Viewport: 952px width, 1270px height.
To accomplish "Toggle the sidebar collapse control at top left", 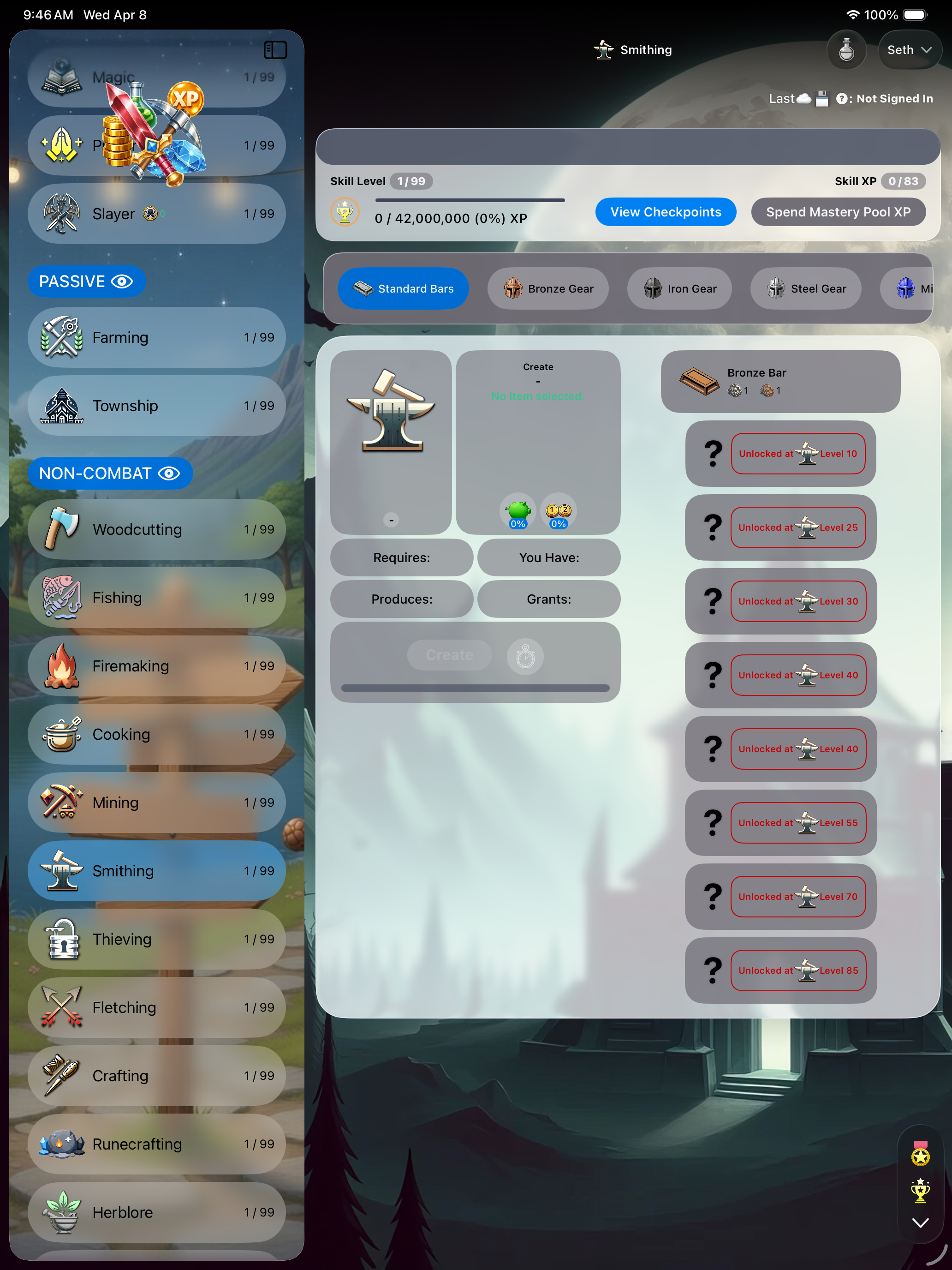I will [x=276, y=50].
